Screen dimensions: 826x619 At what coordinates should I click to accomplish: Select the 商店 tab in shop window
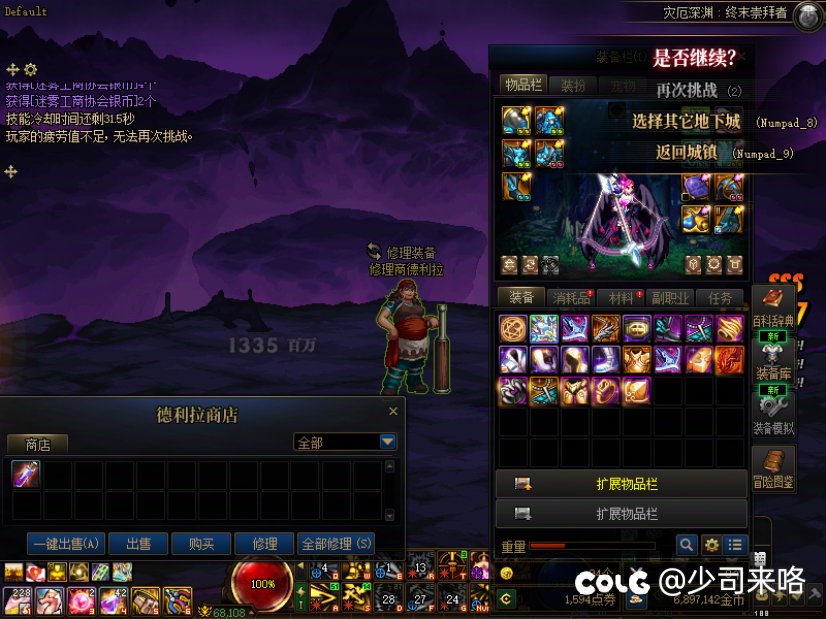[x=38, y=444]
